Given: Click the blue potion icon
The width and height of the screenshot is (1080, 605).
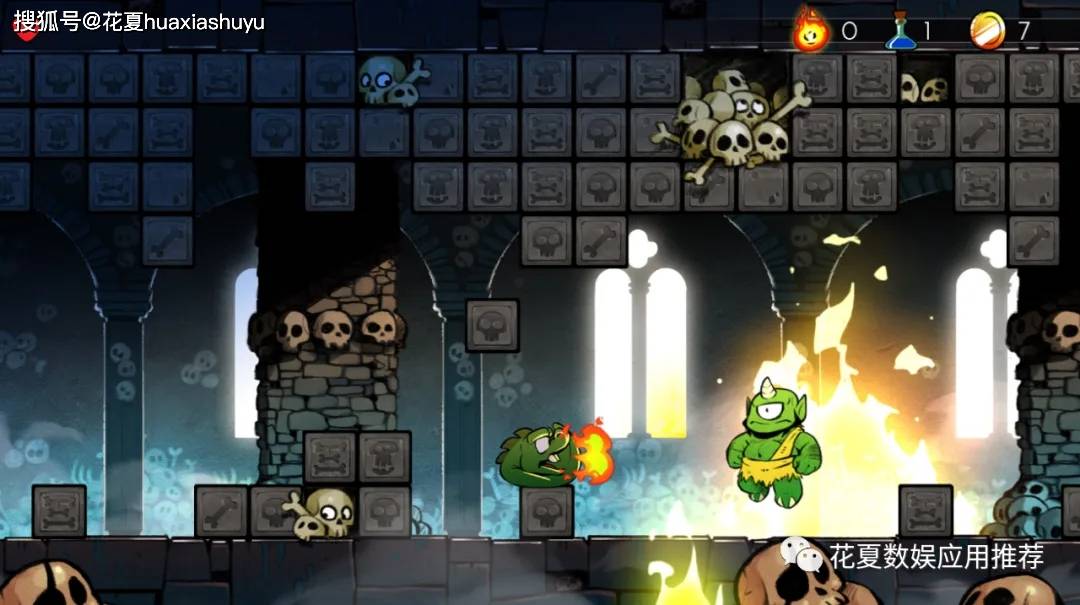Looking at the screenshot, I should [x=901, y=31].
